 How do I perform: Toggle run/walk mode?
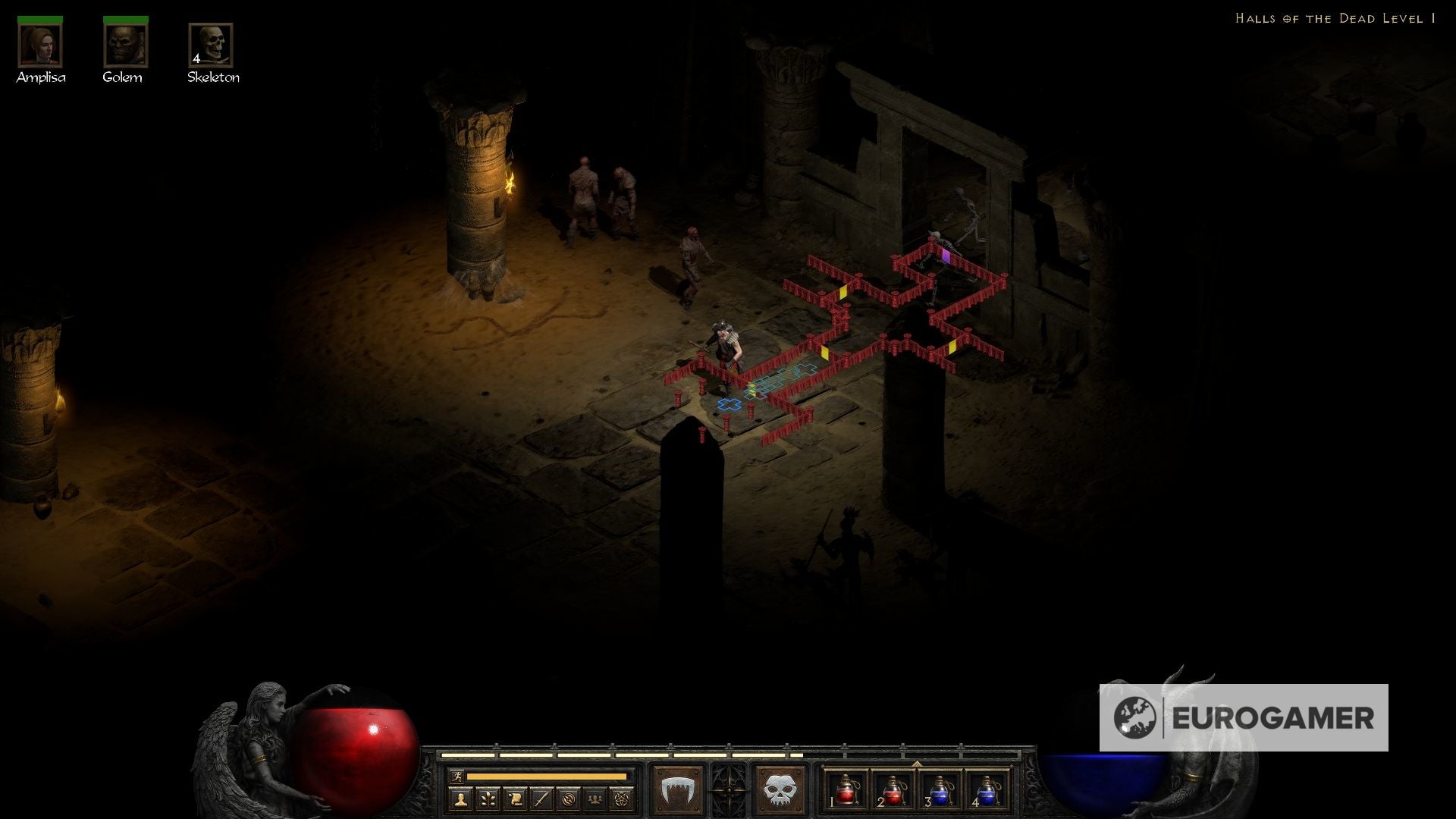tap(457, 777)
